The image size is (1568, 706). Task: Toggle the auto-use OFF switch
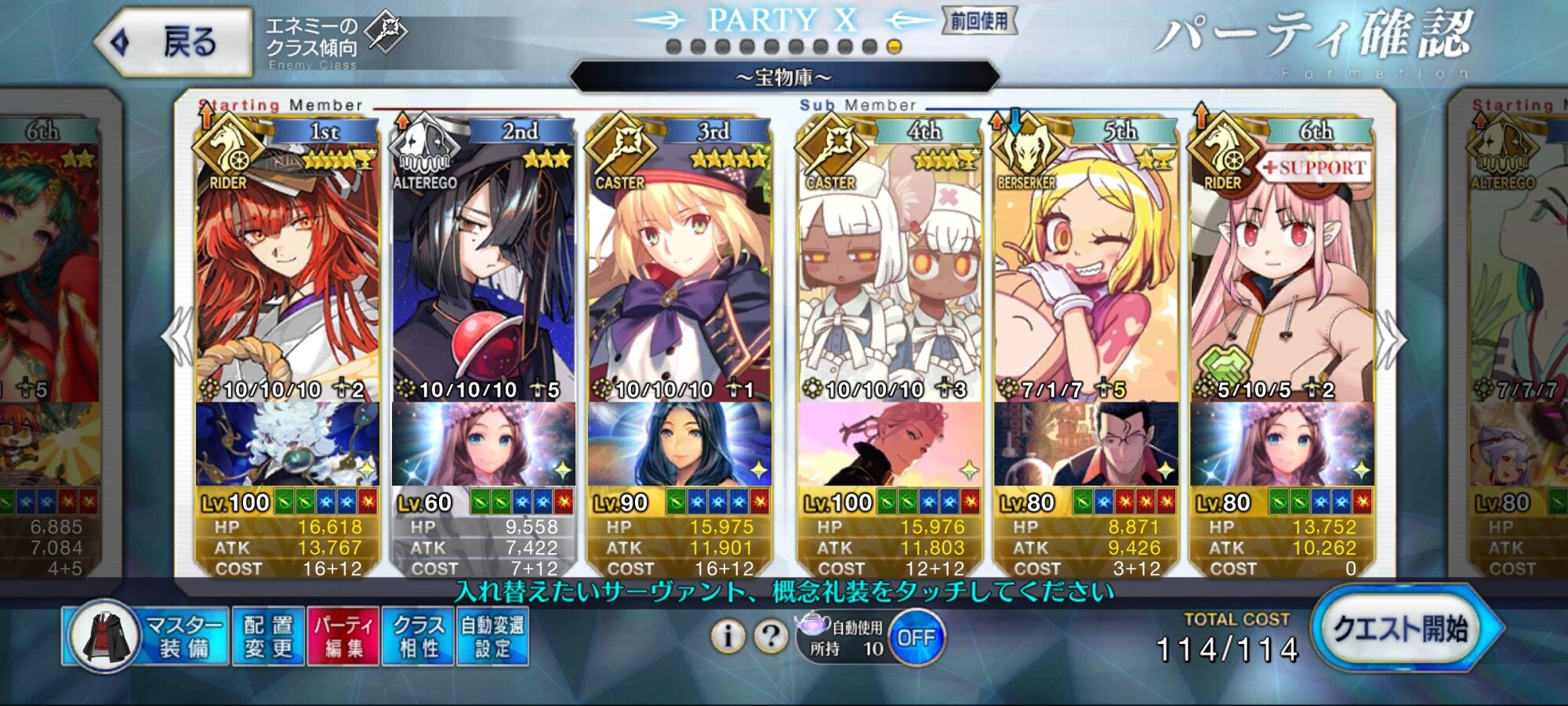(916, 638)
